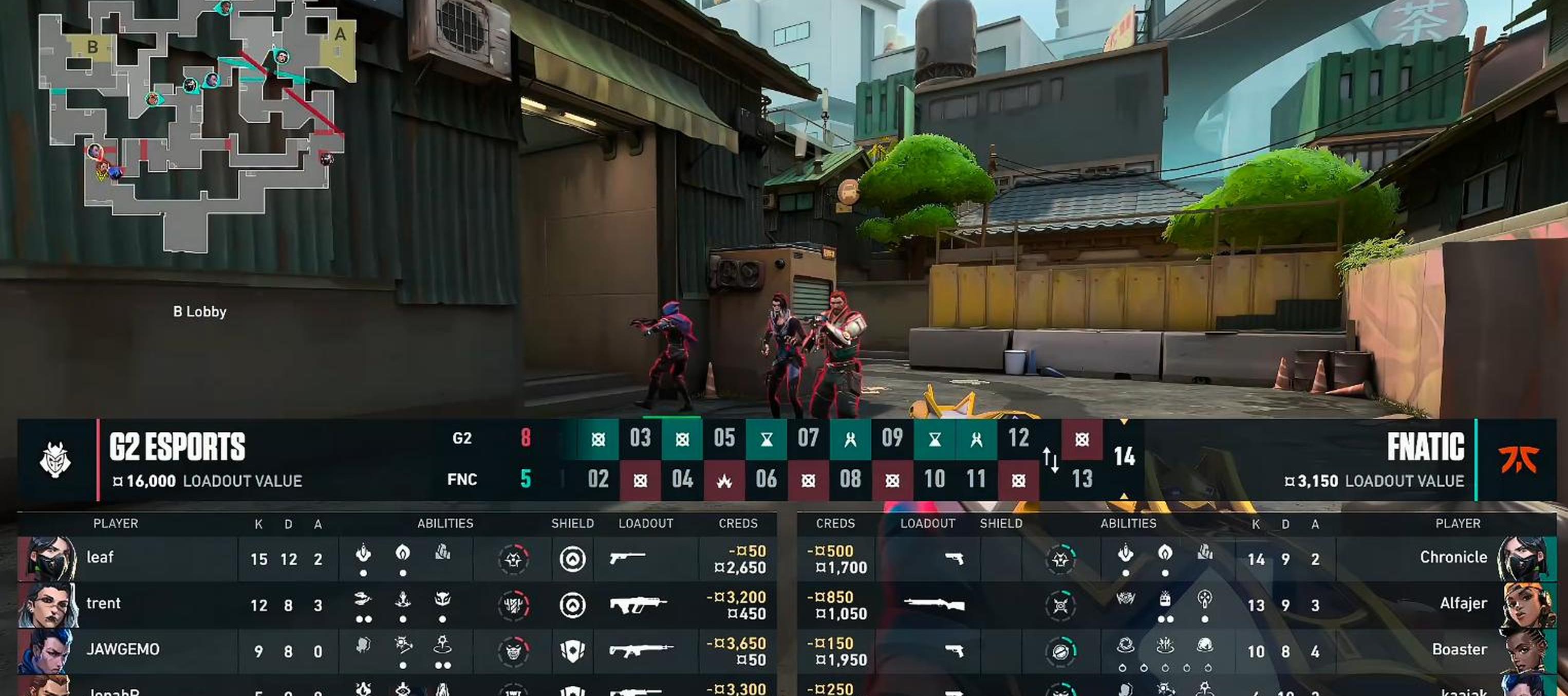The width and height of the screenshot is (1568, 696).
Task: Click the side-swap arrows icon
Action: (1051, 460)
